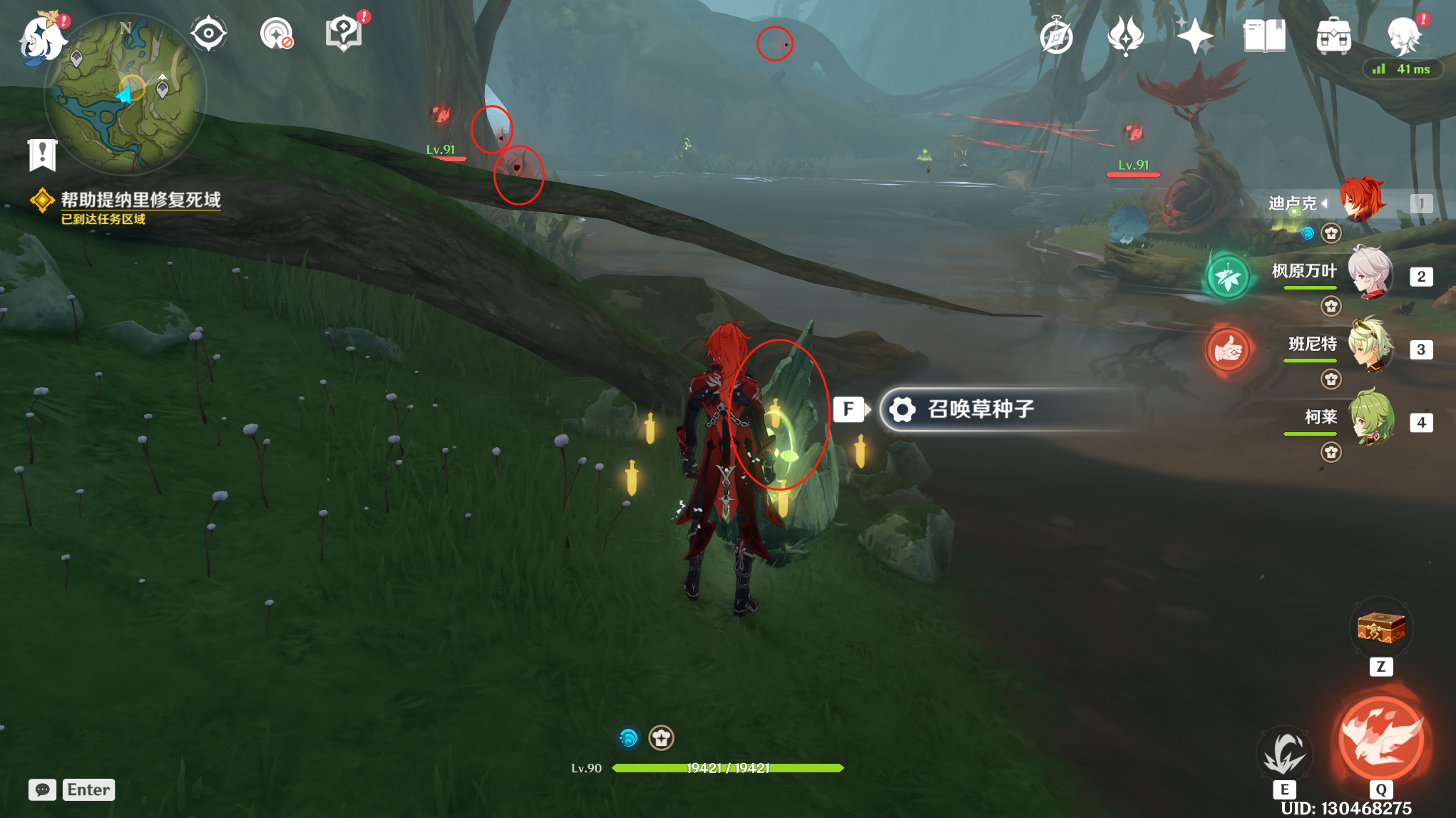Open the Paimon menu icon
This screenshot has width=1456, height=818.
pyautogui.click(x=41, y=37)
